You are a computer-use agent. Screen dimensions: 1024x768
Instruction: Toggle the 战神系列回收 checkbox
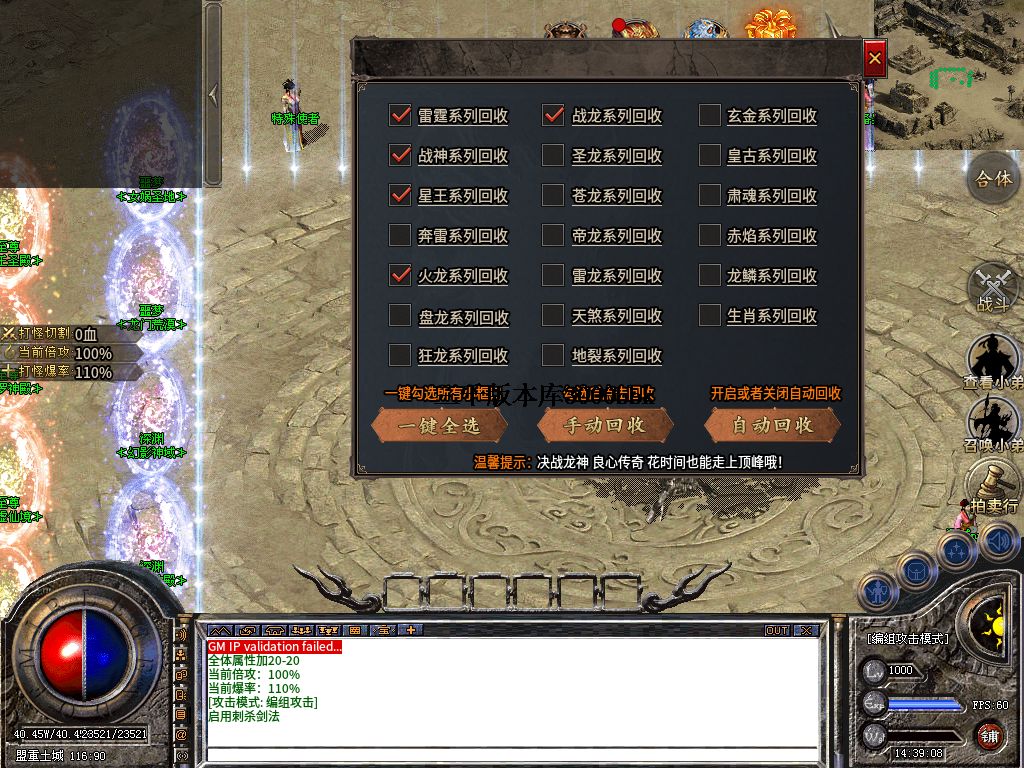tap(400, 155)
